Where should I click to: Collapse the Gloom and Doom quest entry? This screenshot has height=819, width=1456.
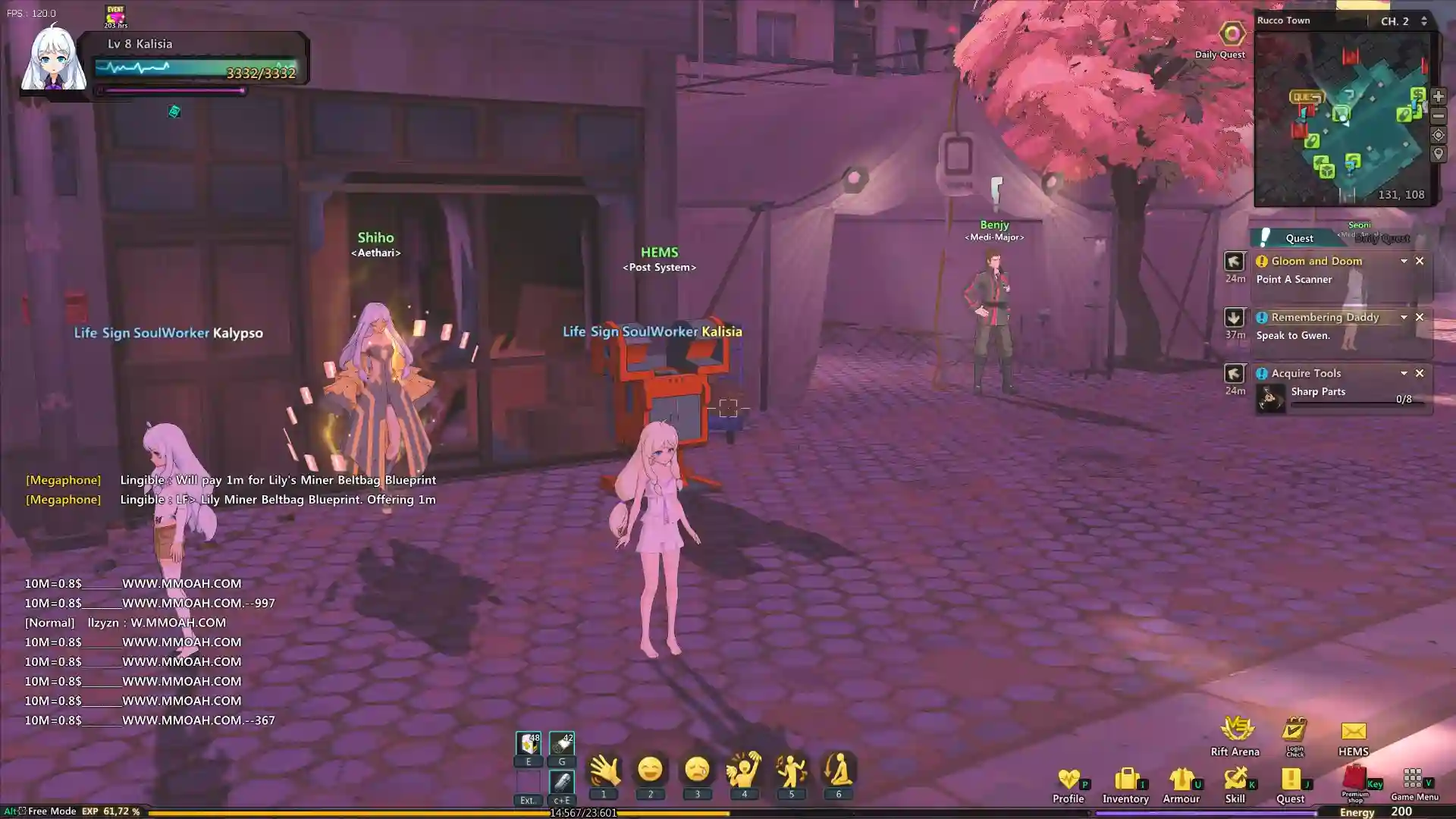pos(1404,262)
